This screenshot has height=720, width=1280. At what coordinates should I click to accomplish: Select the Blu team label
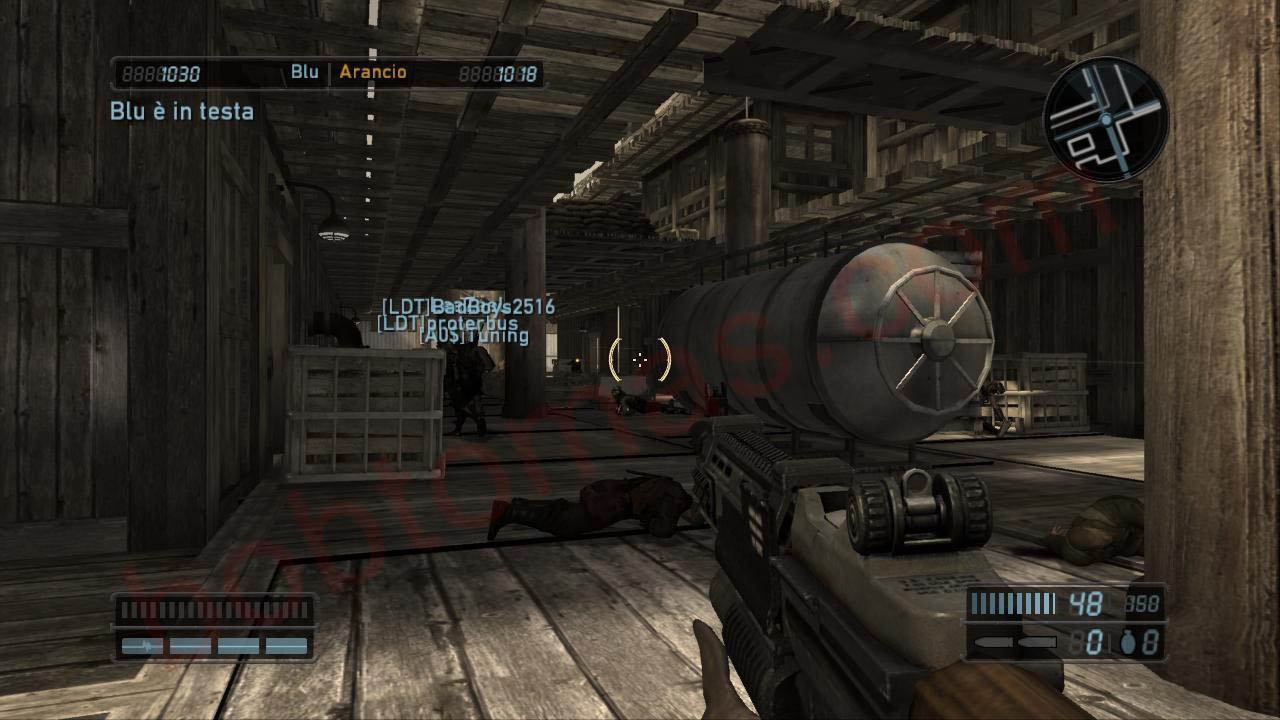click(x=304, y=72)
